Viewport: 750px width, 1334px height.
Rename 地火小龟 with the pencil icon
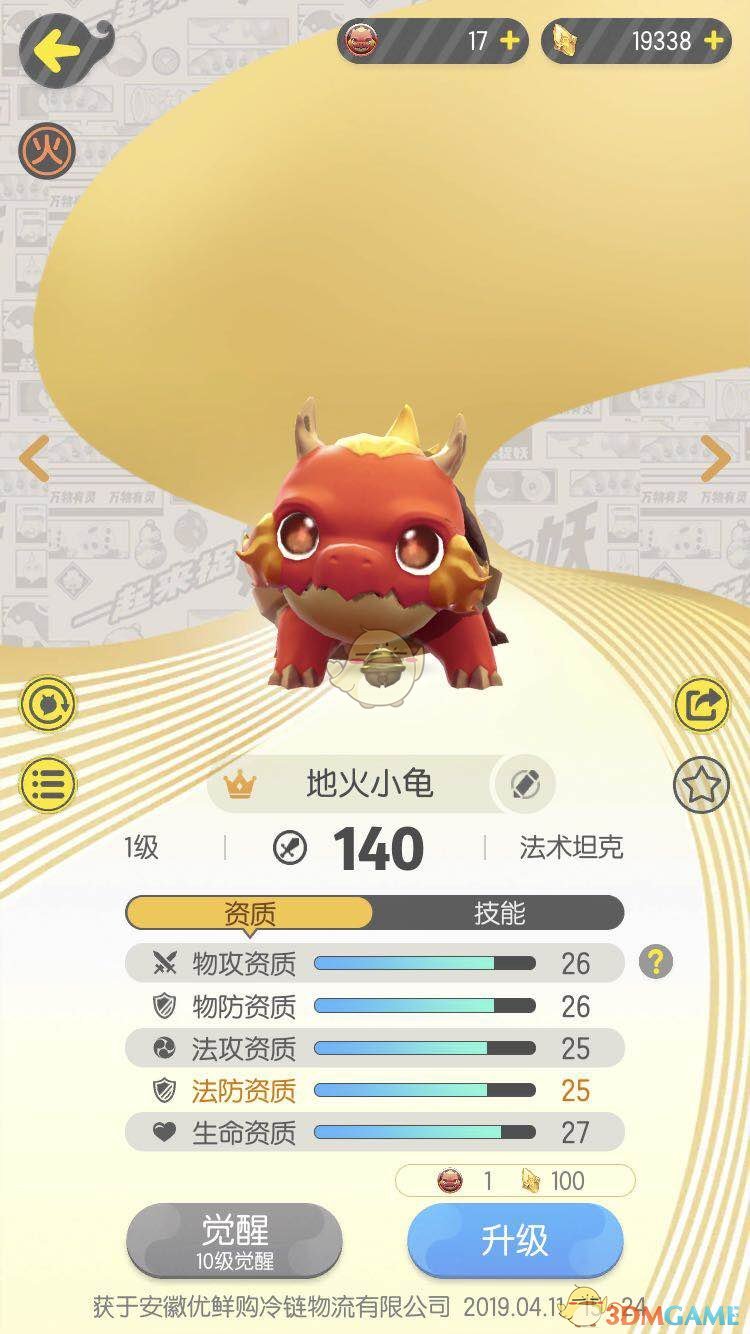pos(524,784)
